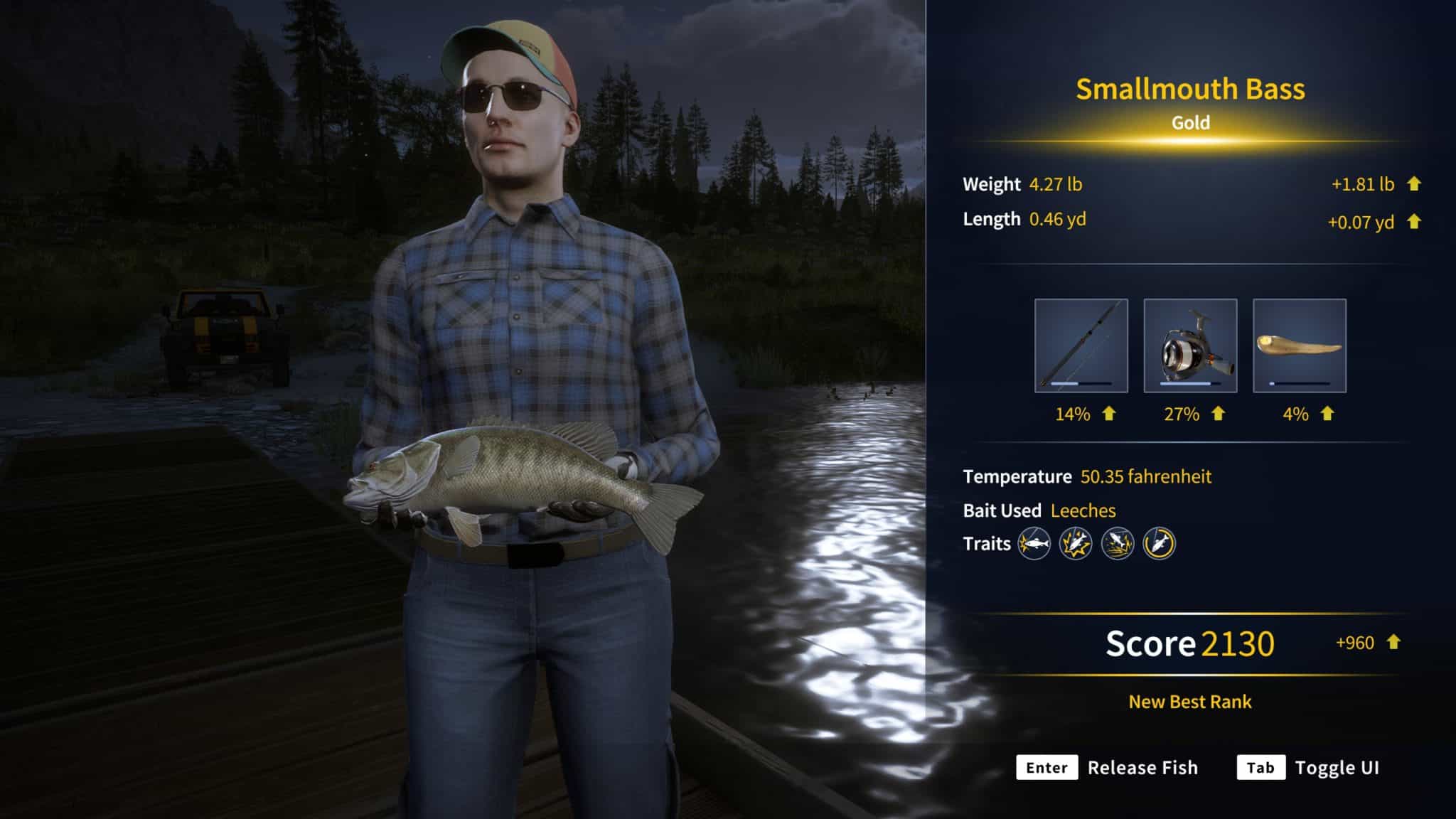Inspect the fish in starburst trait icon

1076,545
